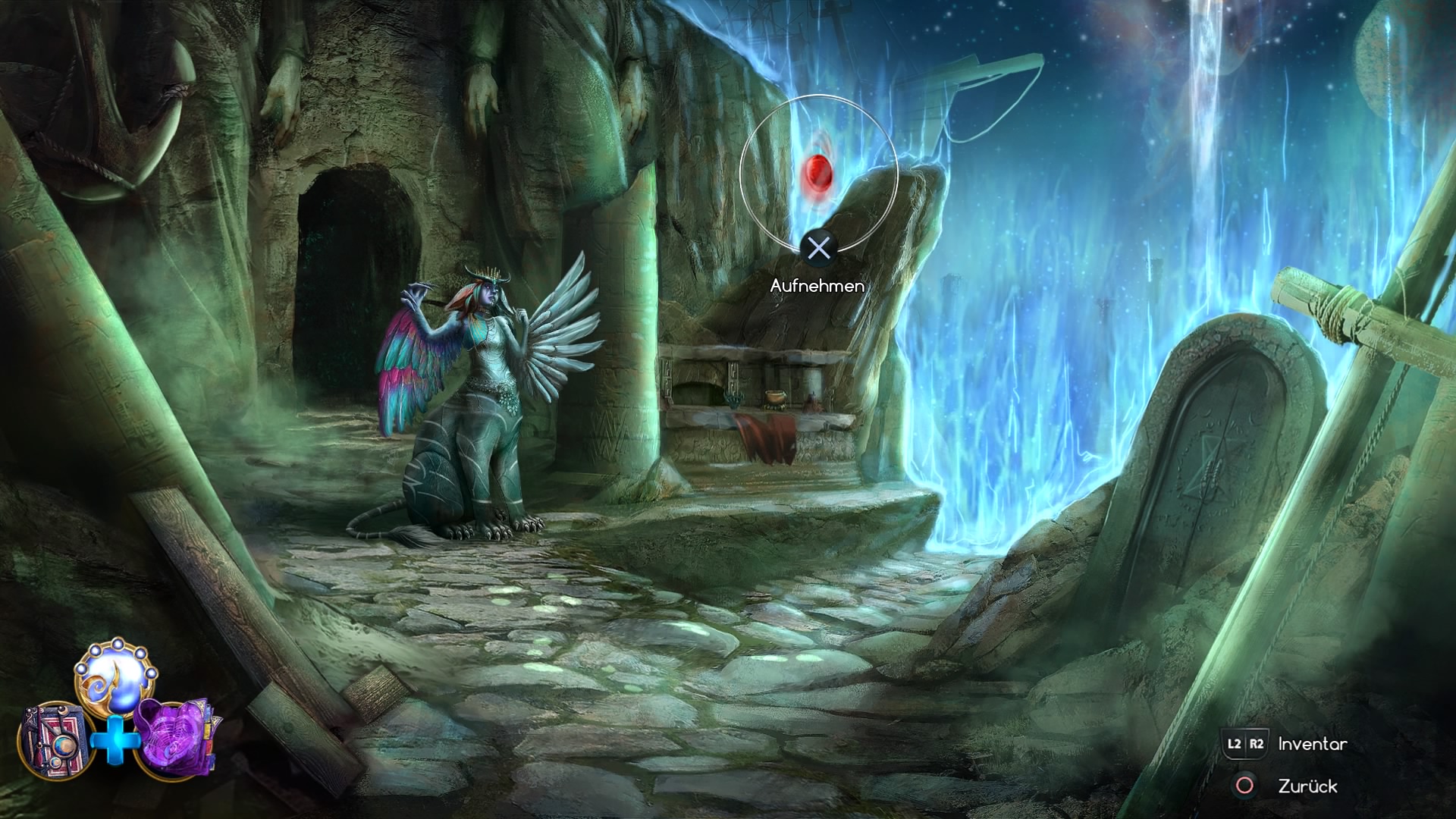Open the Inventar panel
The height and width of the screenshot is (819, 1456).
tap(1312, 743)
